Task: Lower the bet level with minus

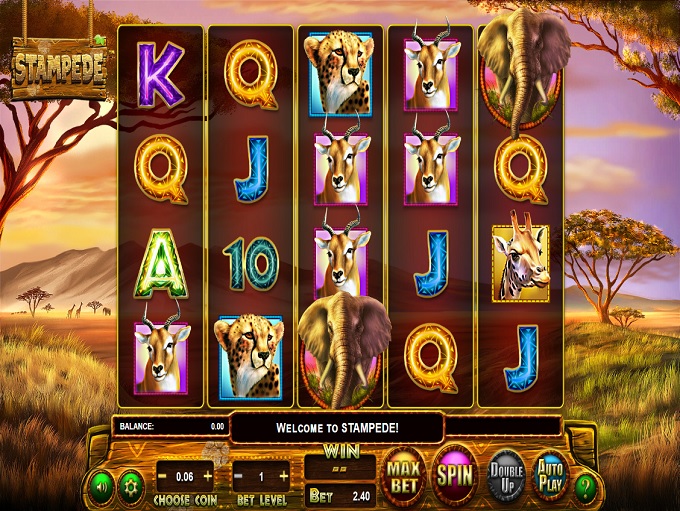Action: [240, 476]
